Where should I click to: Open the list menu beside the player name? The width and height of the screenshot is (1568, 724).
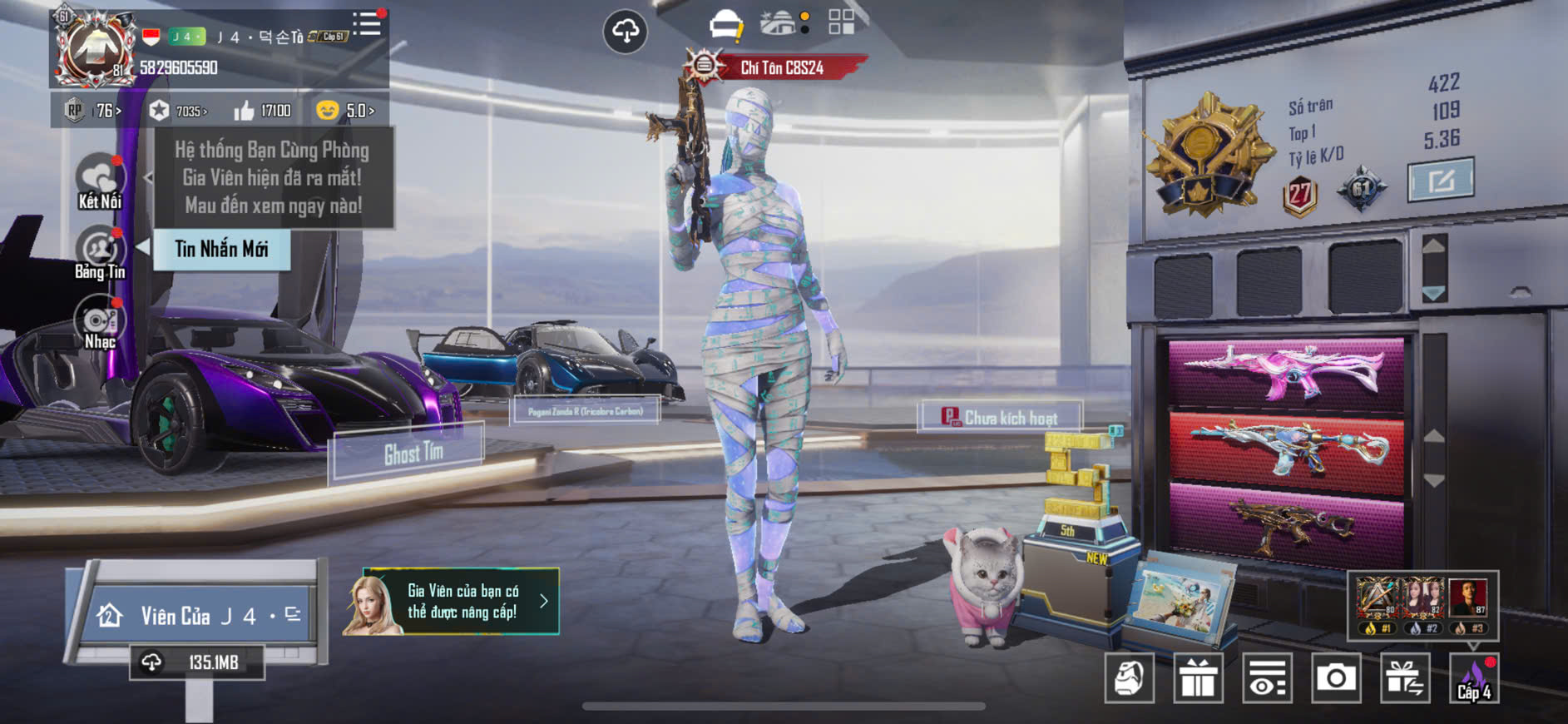pos(367,24)
